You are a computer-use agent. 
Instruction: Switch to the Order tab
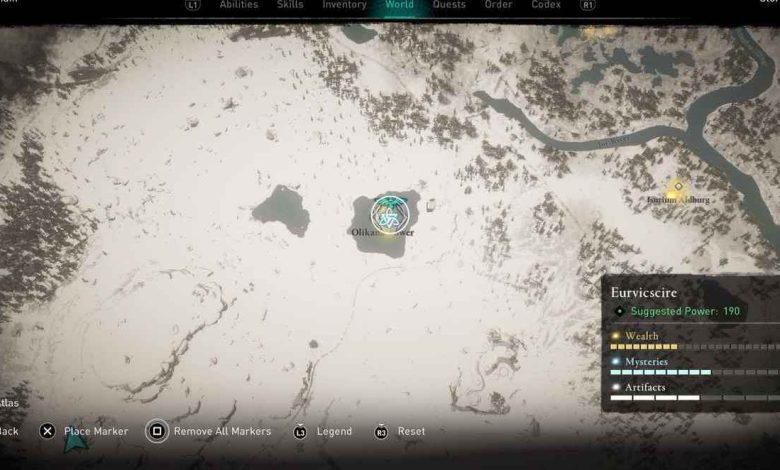coord(499,5)
